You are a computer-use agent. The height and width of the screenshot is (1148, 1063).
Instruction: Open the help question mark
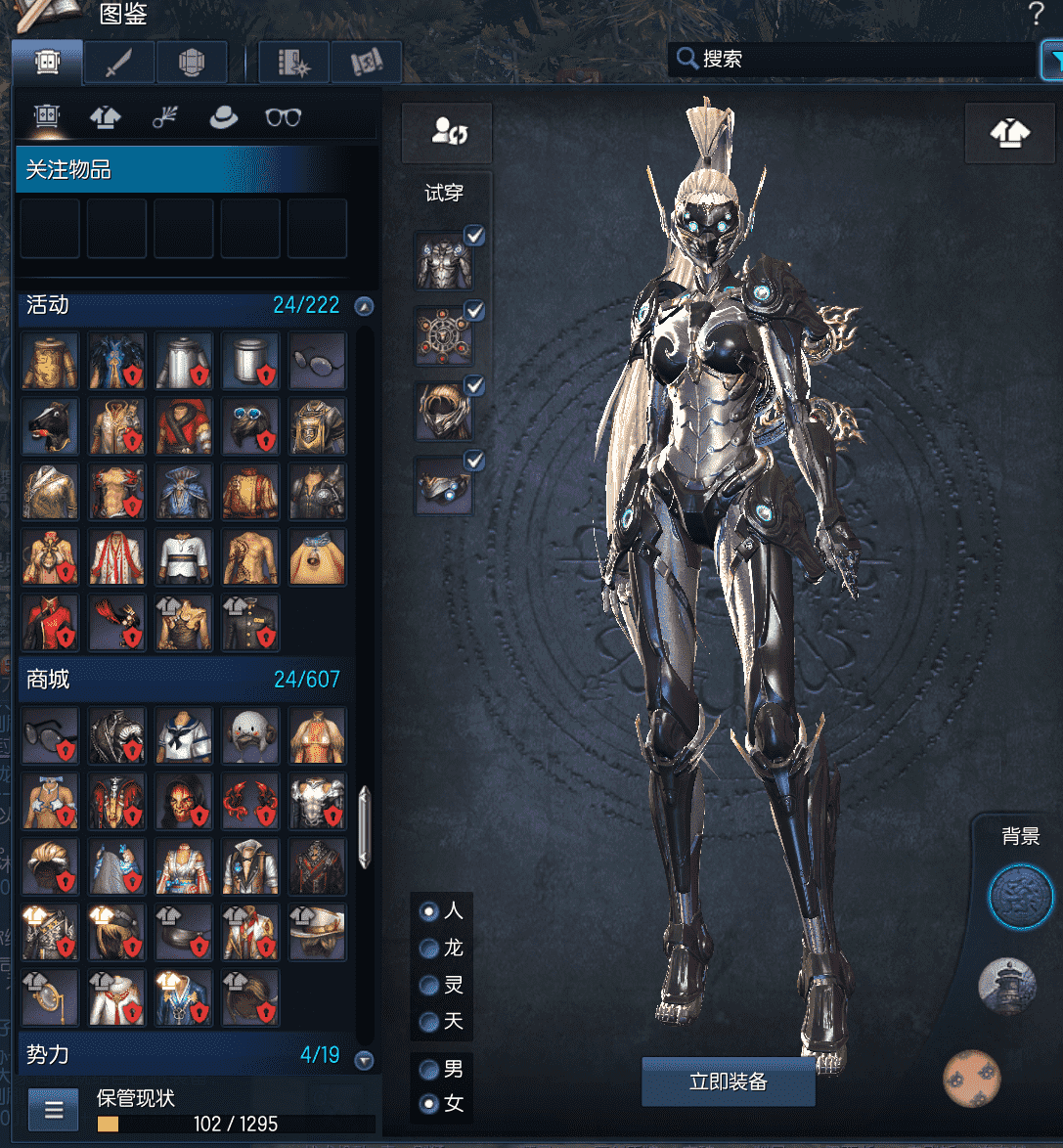coord(1037,15)
